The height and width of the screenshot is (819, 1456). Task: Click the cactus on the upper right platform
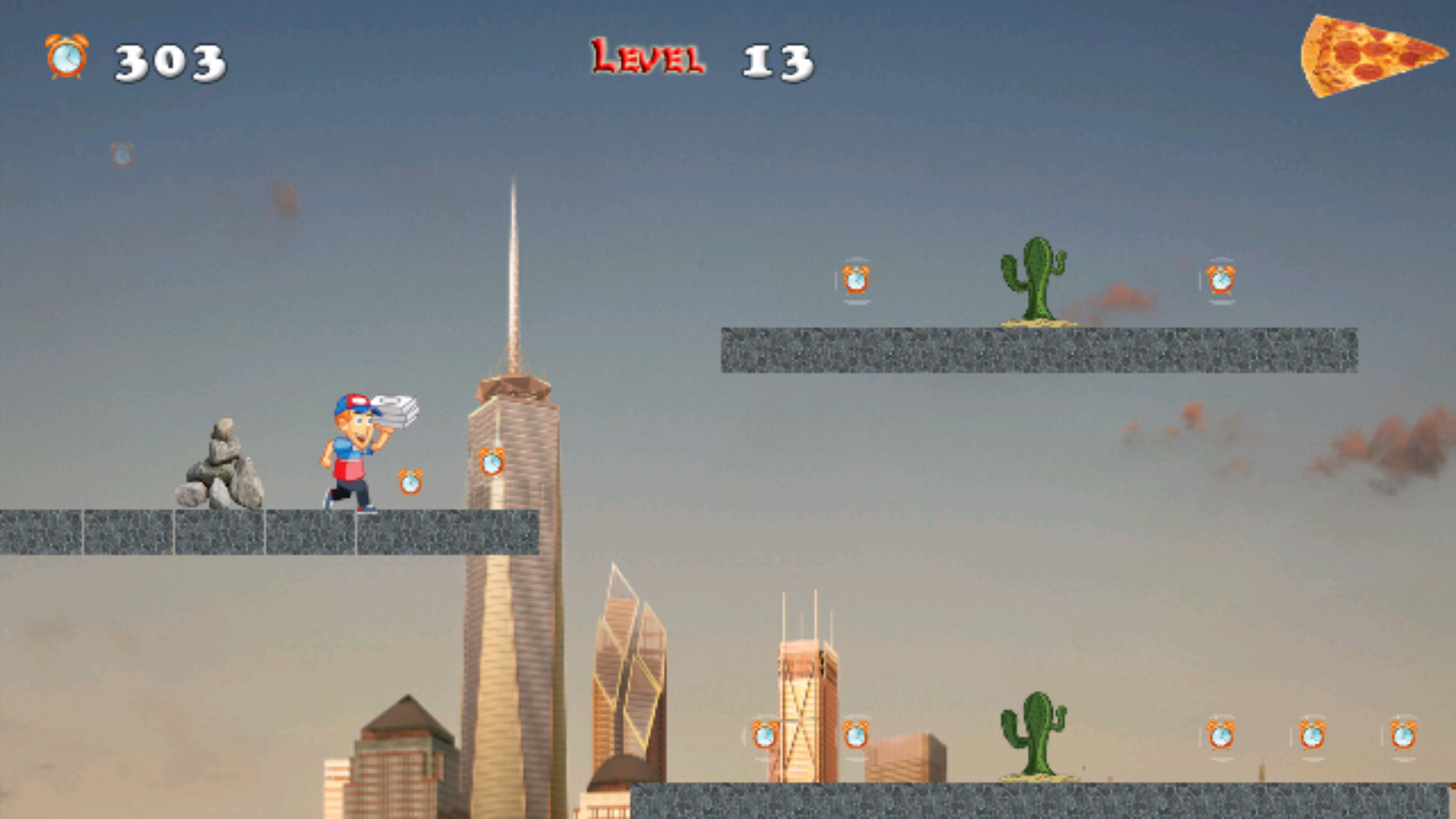(1033, 278)
